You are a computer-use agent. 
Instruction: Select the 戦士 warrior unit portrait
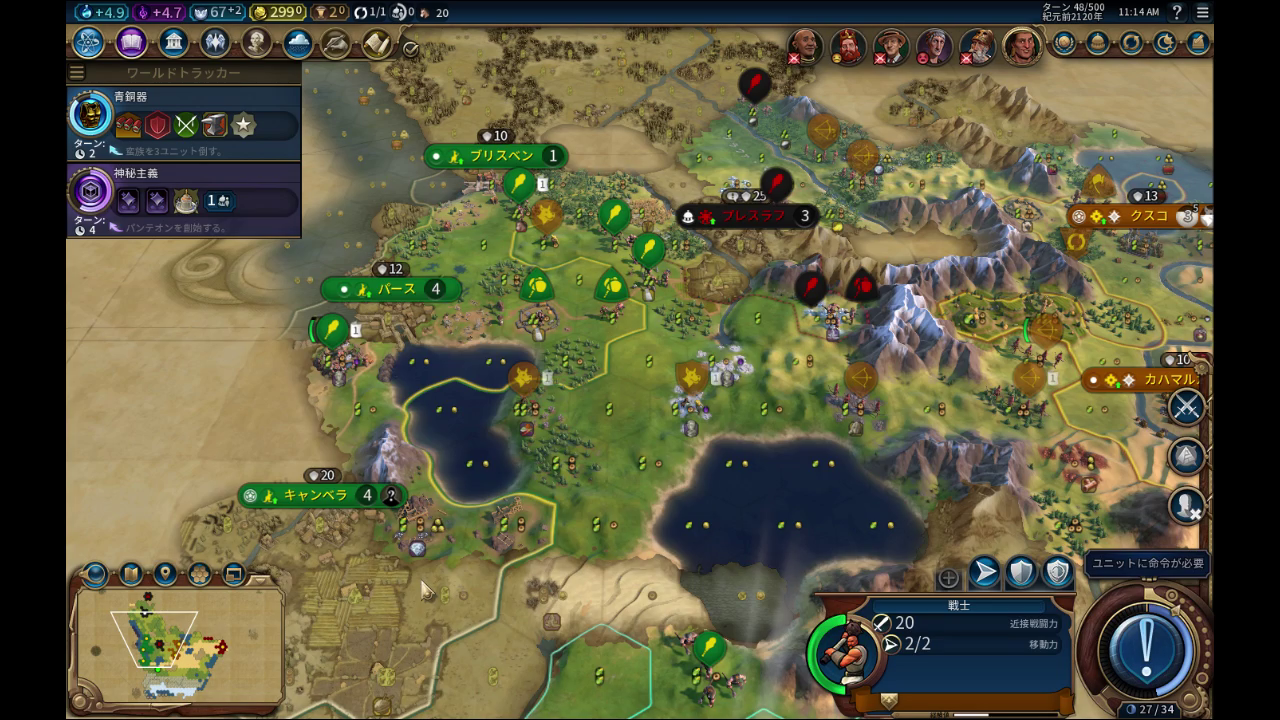coord(842,650)
